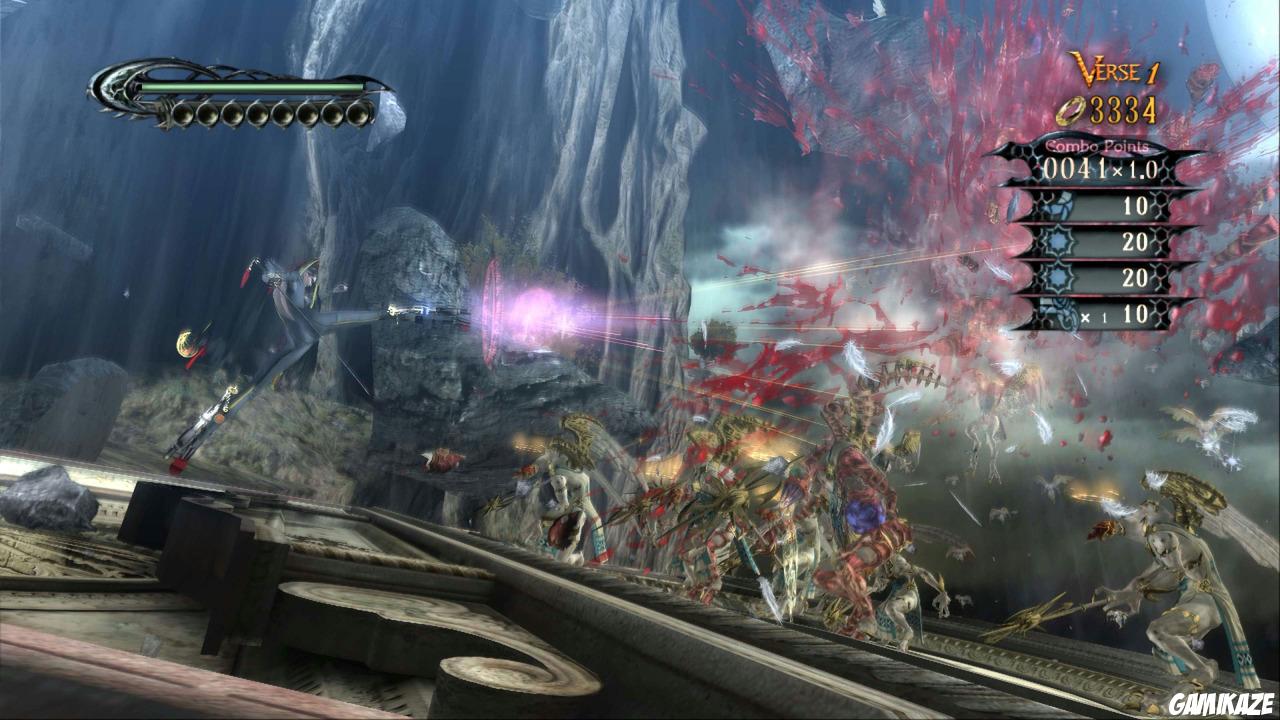Click the flower emblem beside the 10 score
Image resolution: width=1280 pixels, height=720 pixels.
click(x=1060, y=207)
